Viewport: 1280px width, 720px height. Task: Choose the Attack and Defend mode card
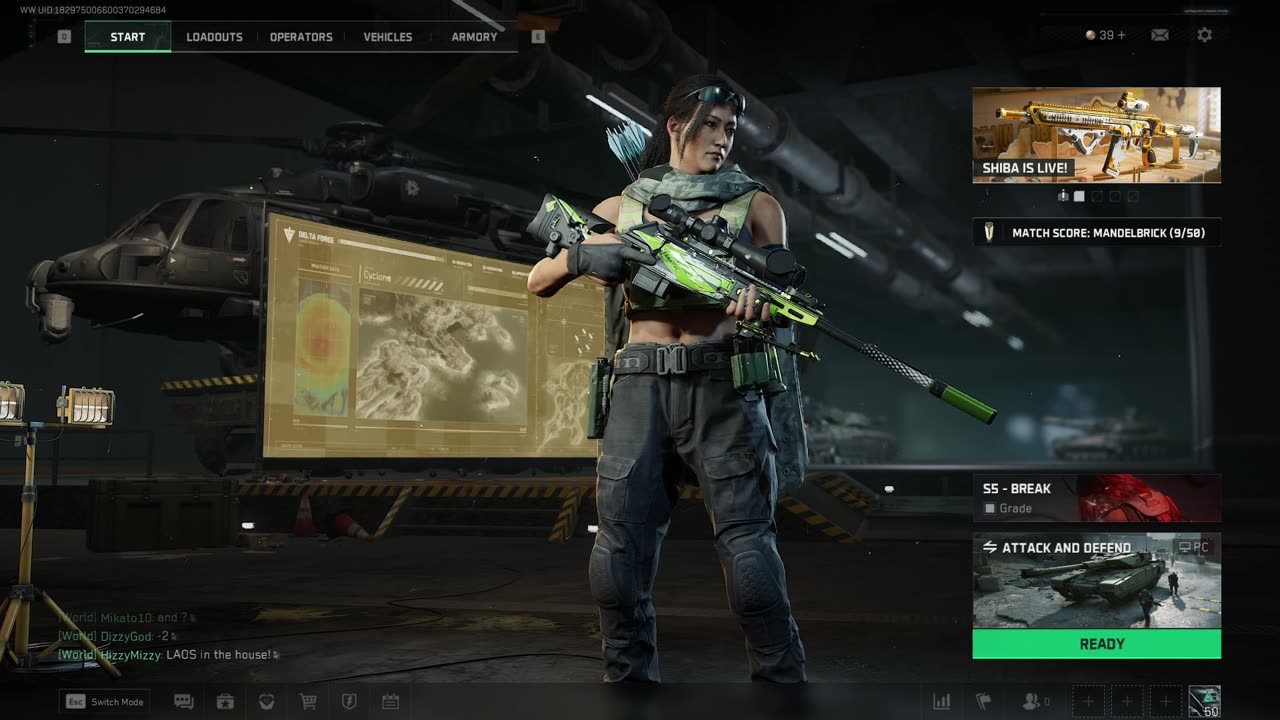tap(1096, 580)
